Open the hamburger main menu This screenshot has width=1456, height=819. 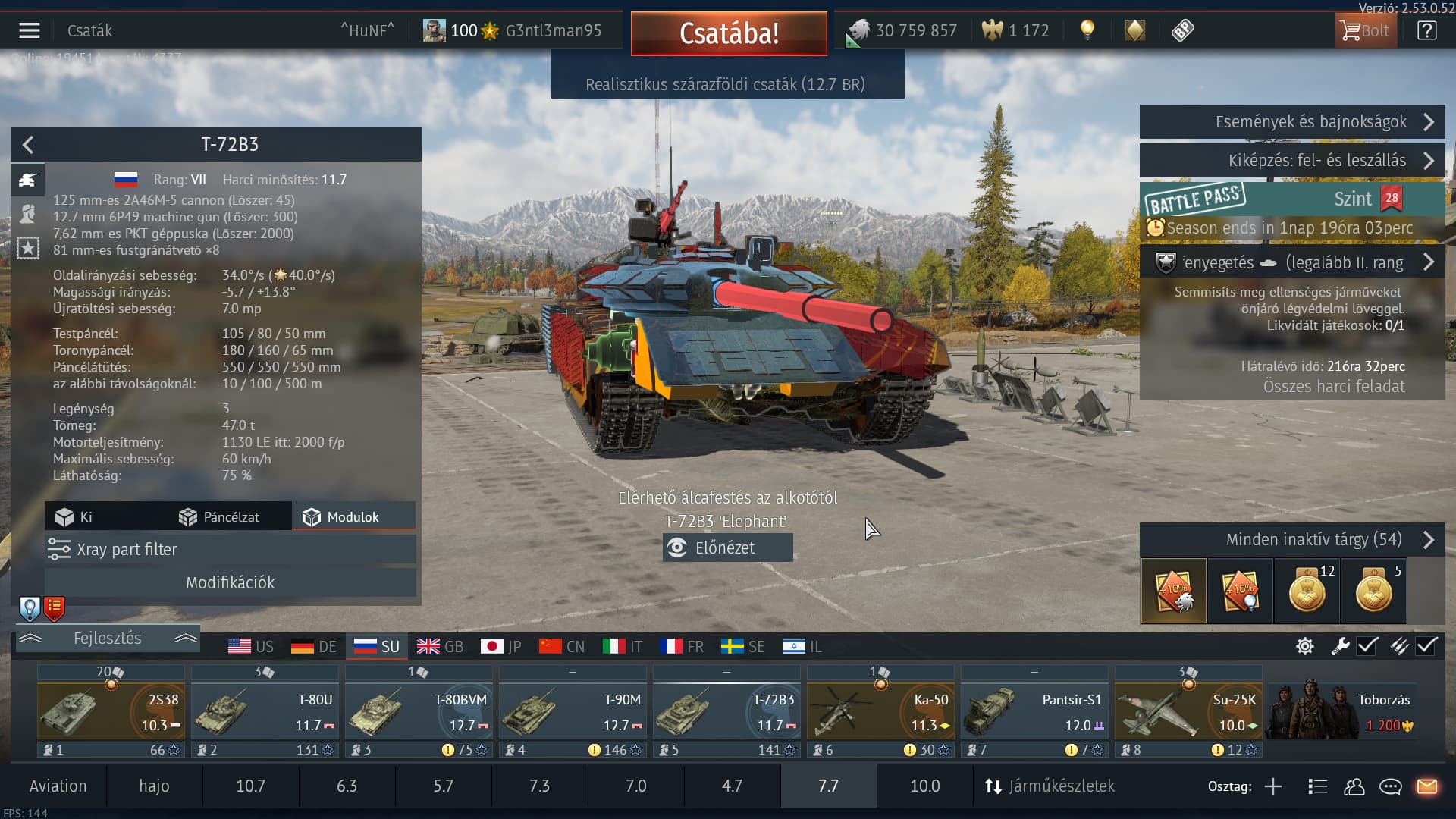click(30, 30)
